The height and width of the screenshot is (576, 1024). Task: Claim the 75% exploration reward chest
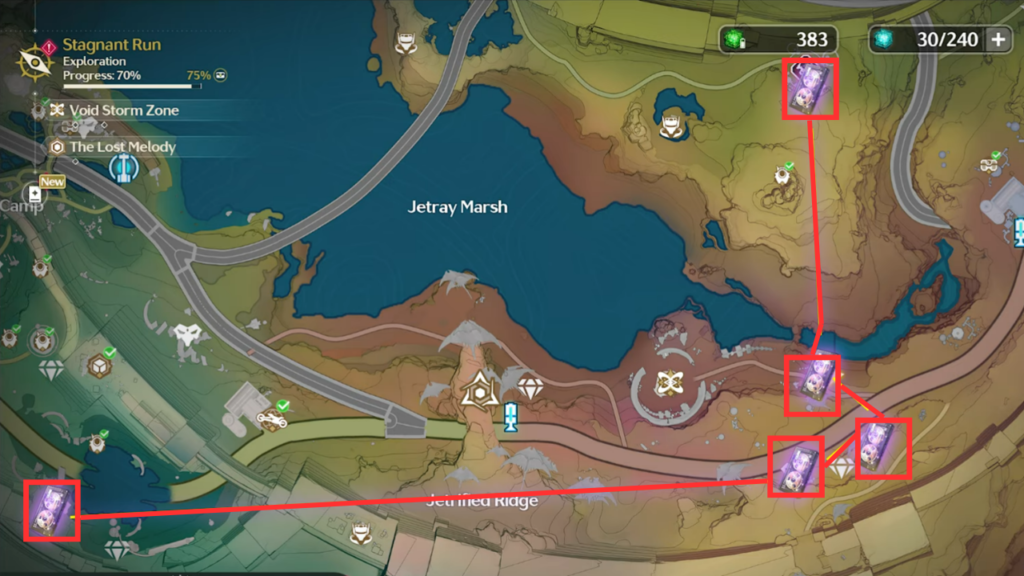click(x=220, y=75)
